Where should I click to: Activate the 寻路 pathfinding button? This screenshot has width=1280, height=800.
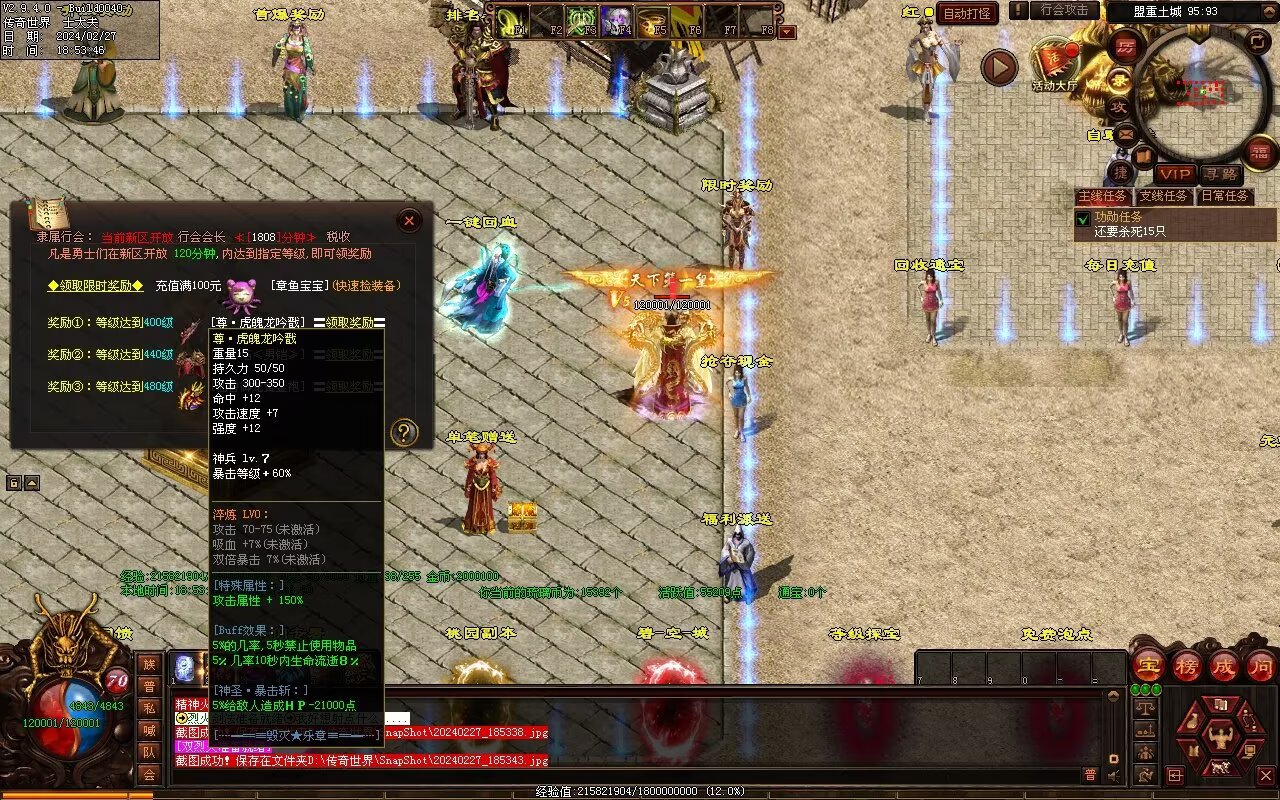click(x=1220, y=175)
